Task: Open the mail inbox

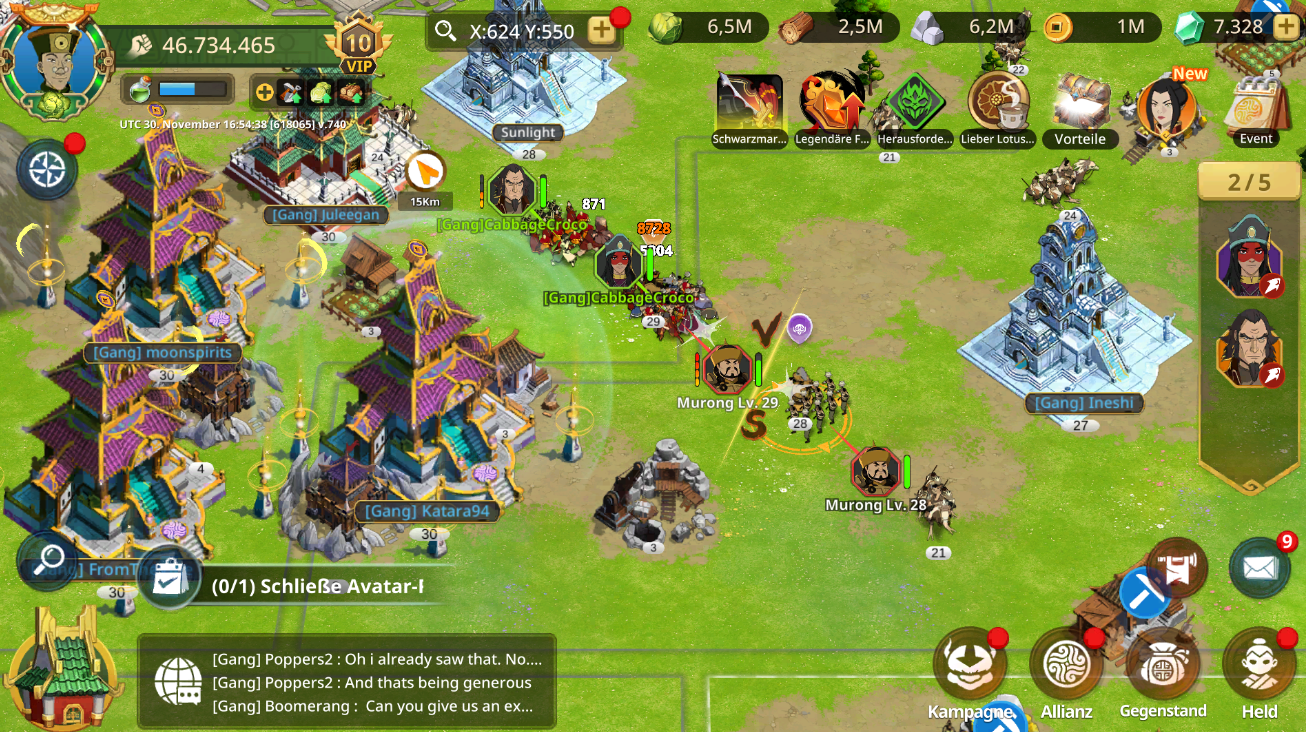Action: click(x=1260, y=567)
